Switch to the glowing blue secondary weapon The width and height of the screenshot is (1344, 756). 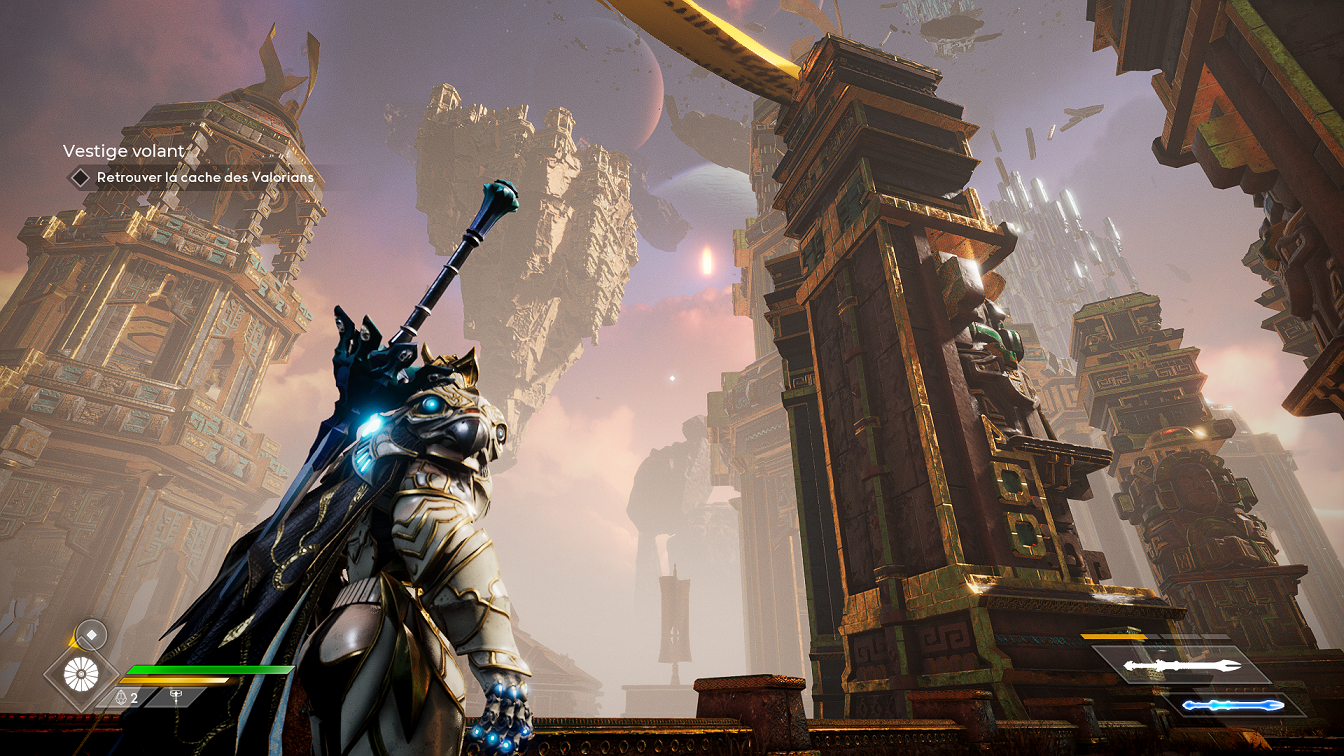pos(1232,705)
